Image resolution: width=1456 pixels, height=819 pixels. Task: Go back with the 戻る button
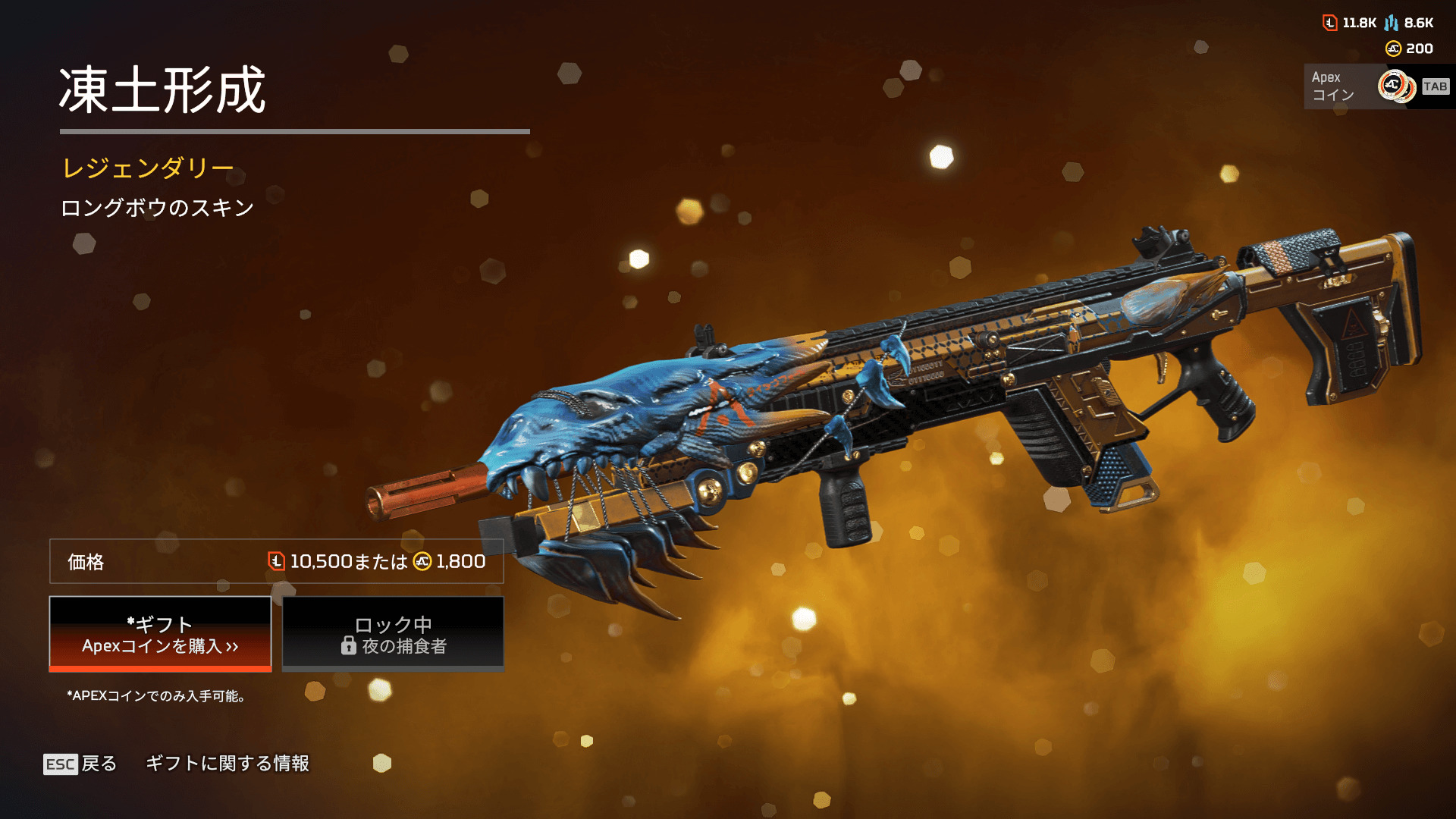point(80,764)
